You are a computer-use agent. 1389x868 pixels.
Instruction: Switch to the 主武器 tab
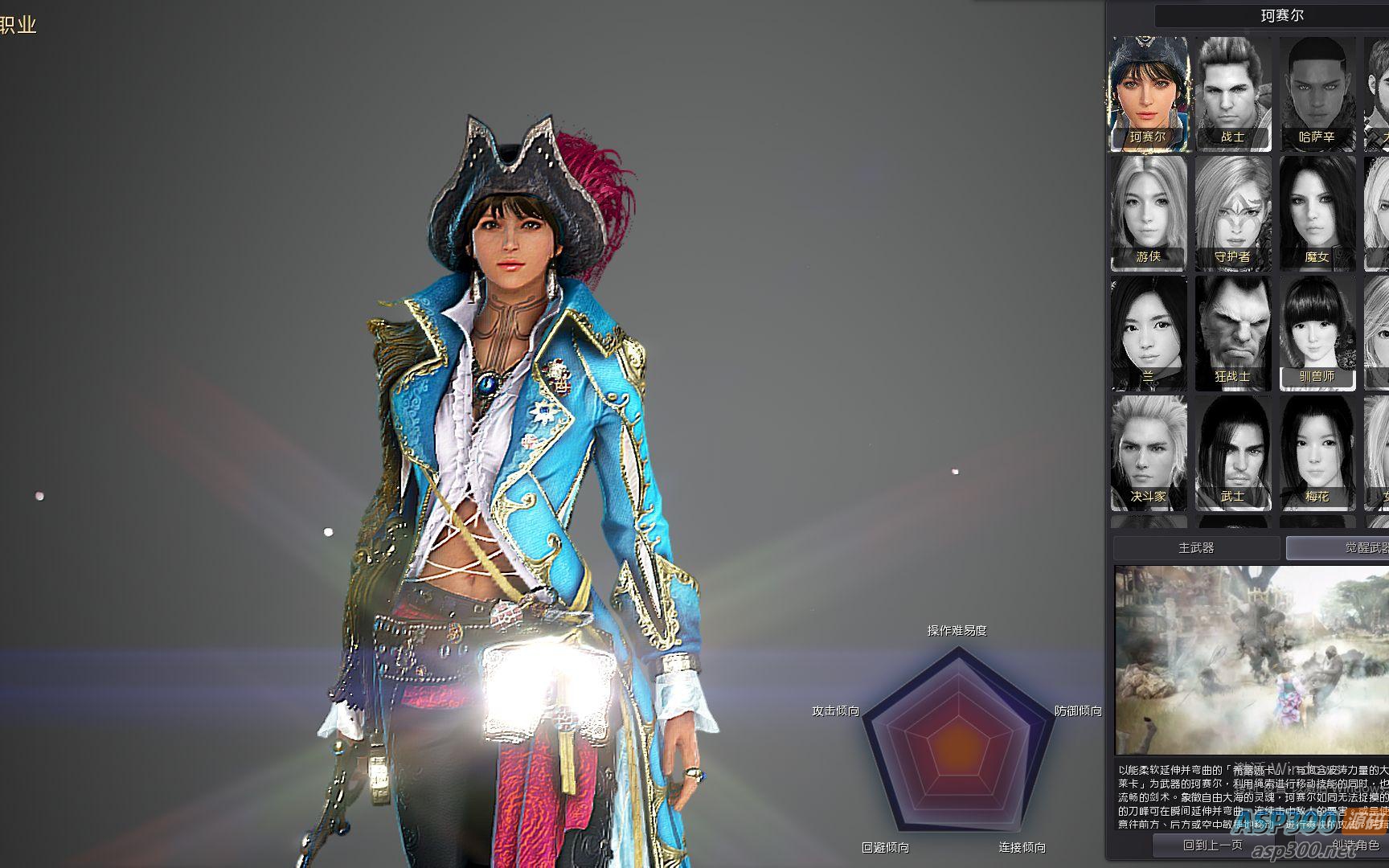[x=1196, y=548]
